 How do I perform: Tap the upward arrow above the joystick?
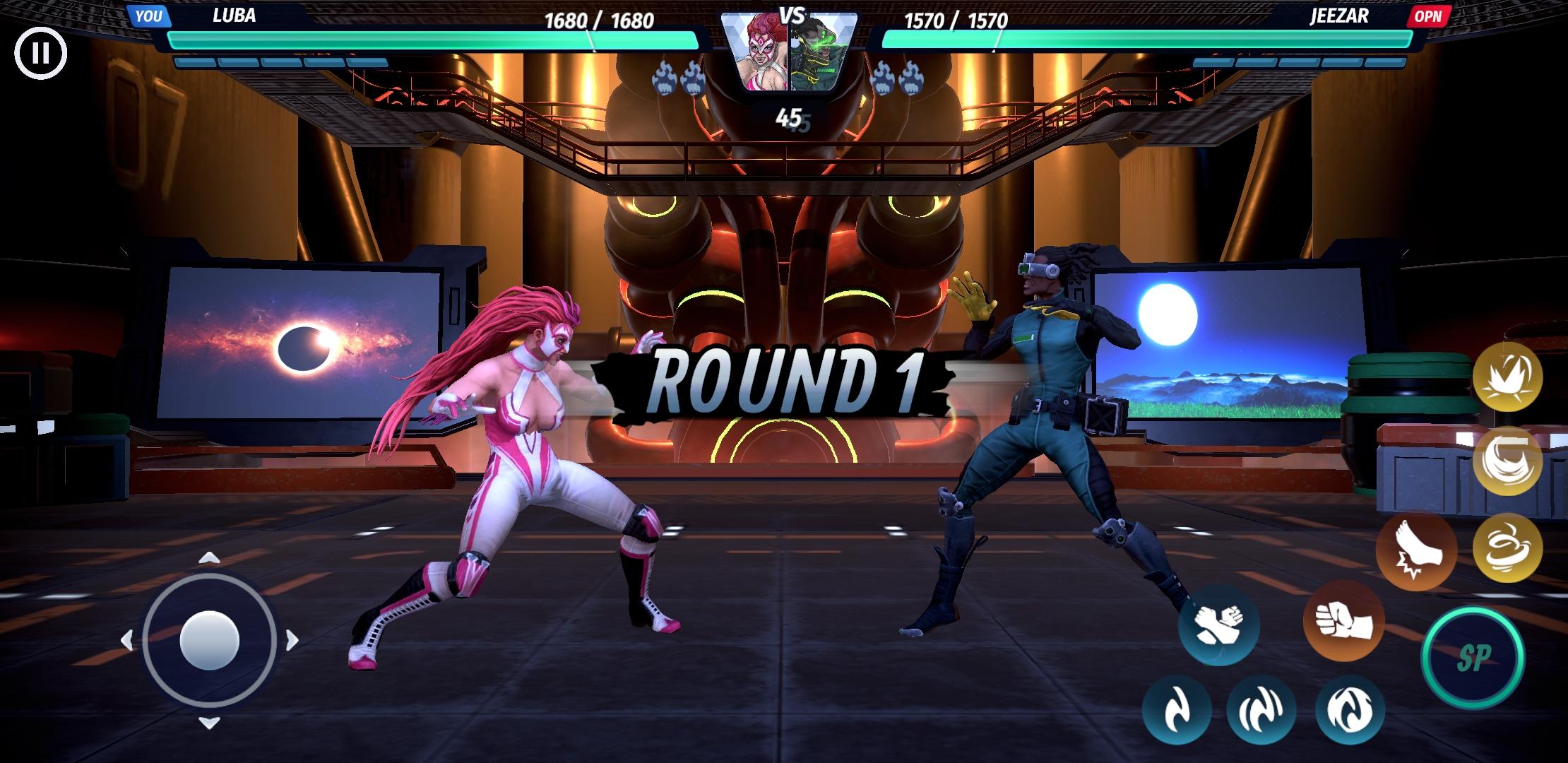pyautogui.click(x=208, y=557)
